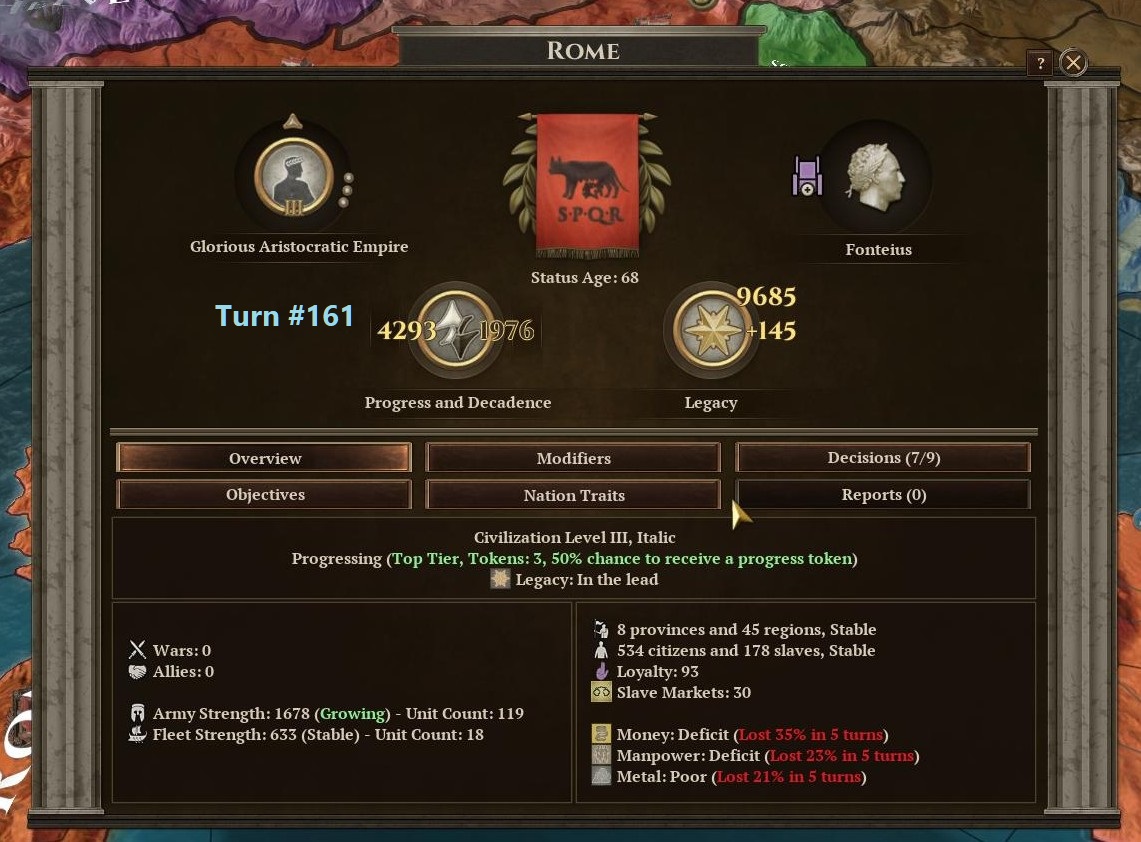Click the Progress and Decadence emblem
This screenshot has height=842, width=1141.
[x=456, y=330]
